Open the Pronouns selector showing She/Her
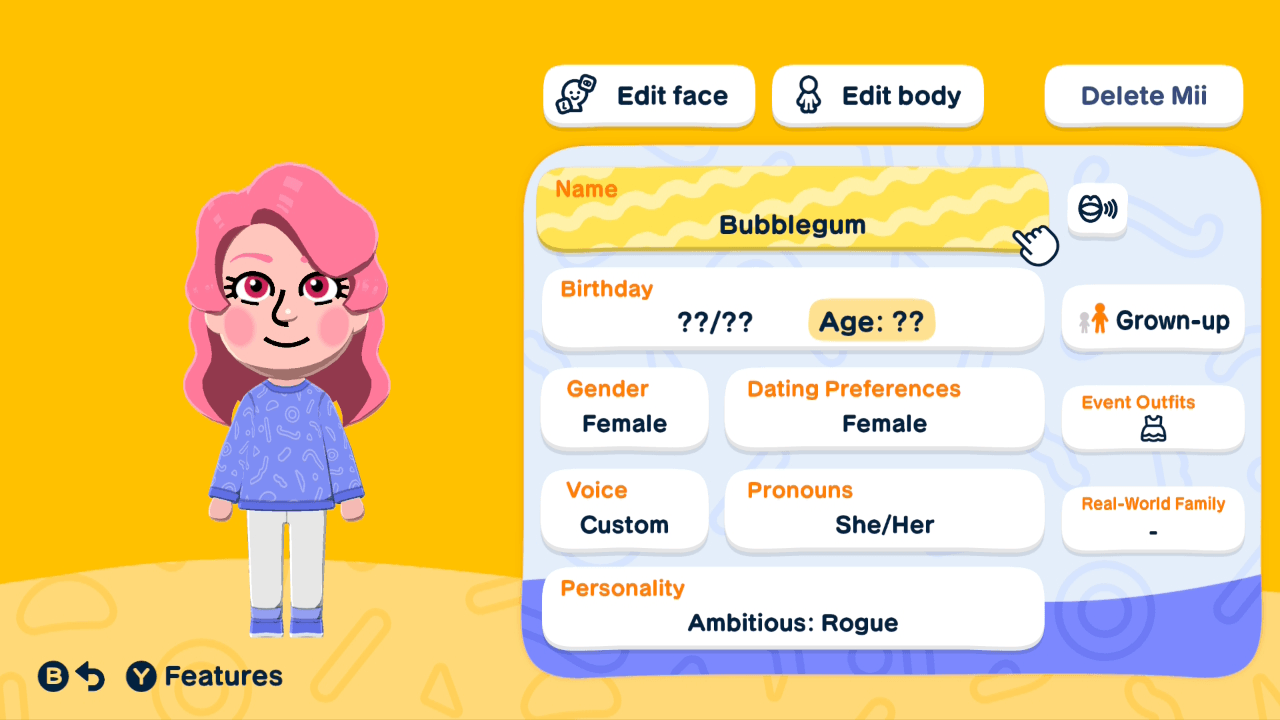Image resolution: width=1280 pixels, height=720 pixels. [x=884, y=510]
